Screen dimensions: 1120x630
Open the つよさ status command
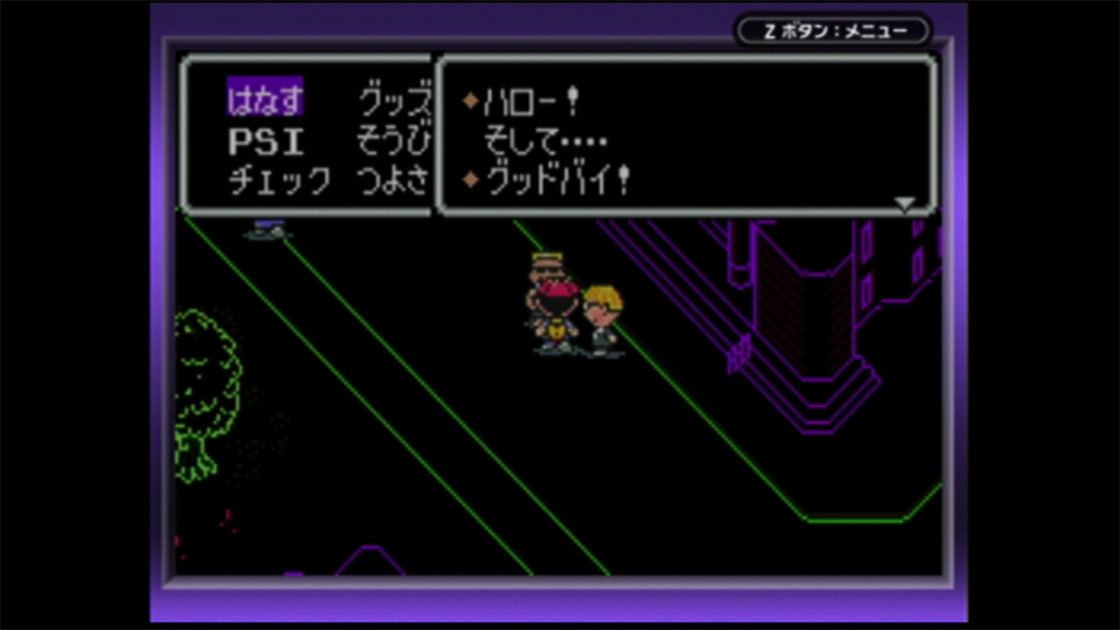(x=394, y=183)
